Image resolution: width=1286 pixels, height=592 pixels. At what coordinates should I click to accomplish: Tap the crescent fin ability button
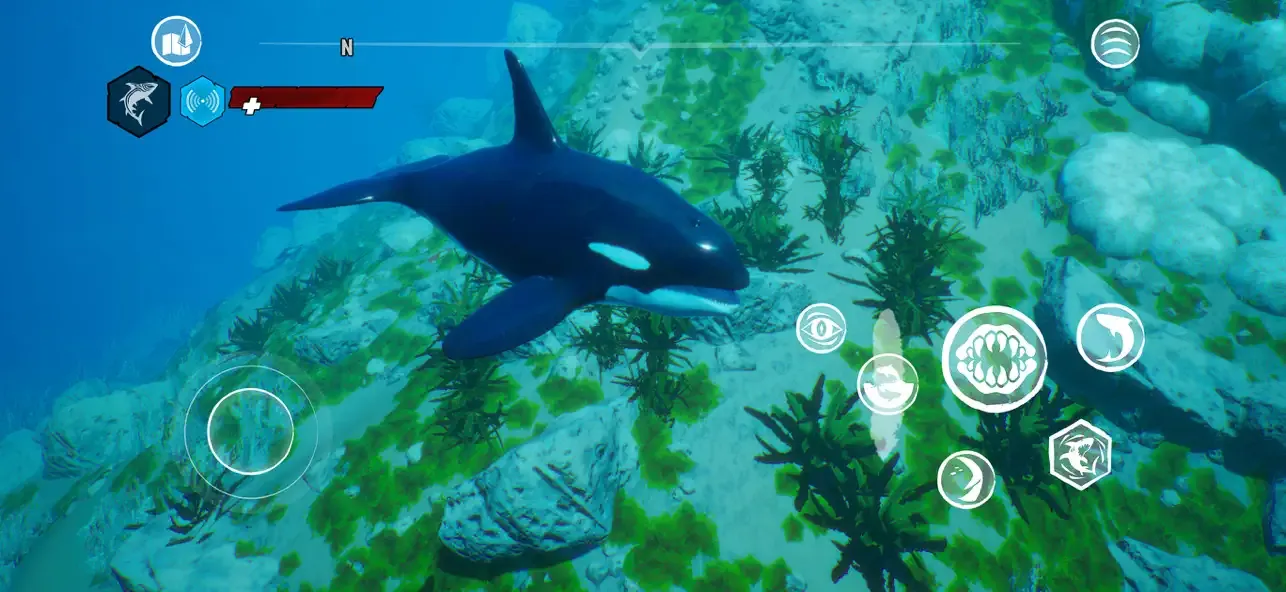pos(966,479)
